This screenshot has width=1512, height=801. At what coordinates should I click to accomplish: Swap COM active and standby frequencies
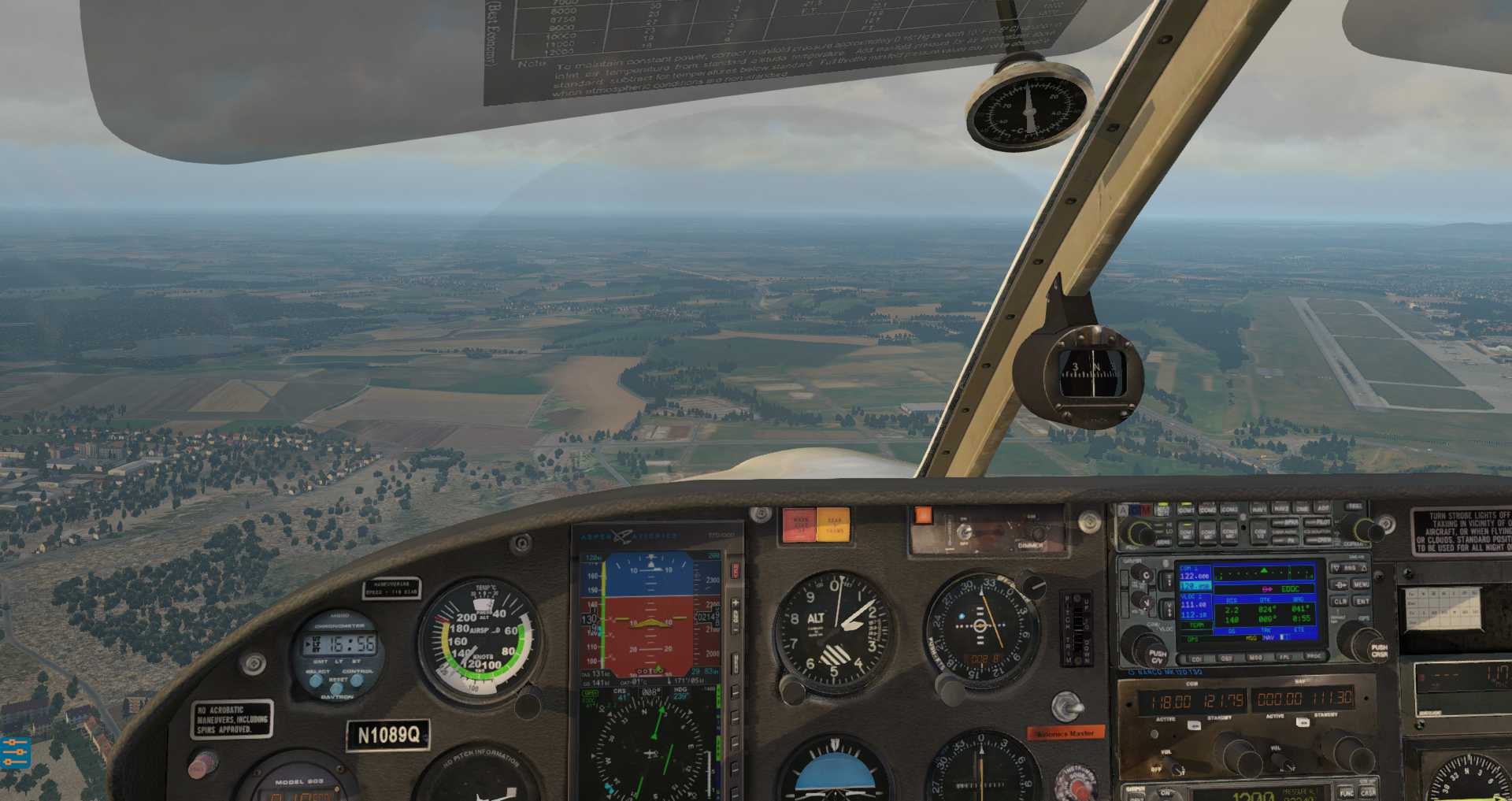click(x=1194, y=725)
